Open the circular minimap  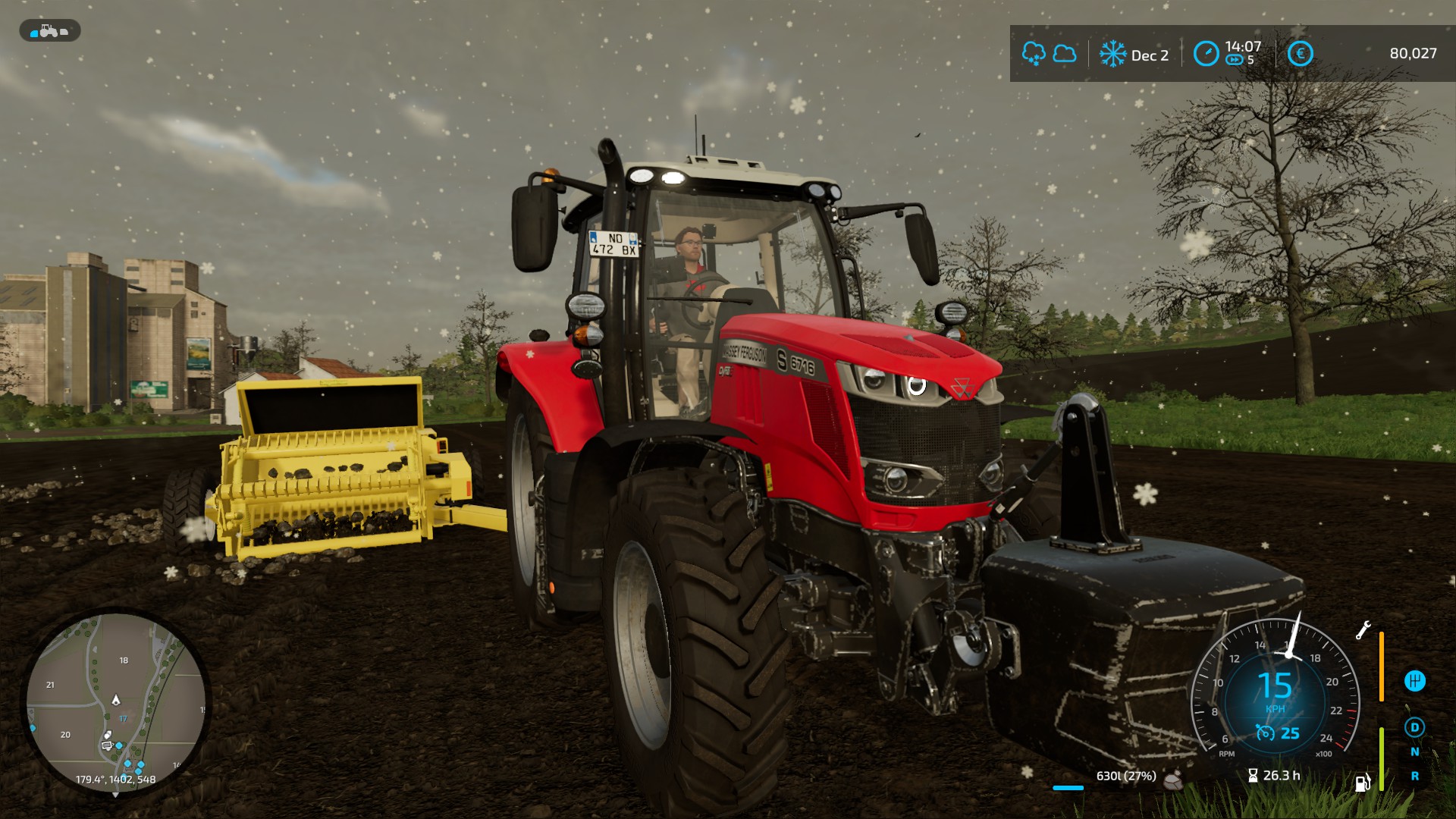[115, 703]
